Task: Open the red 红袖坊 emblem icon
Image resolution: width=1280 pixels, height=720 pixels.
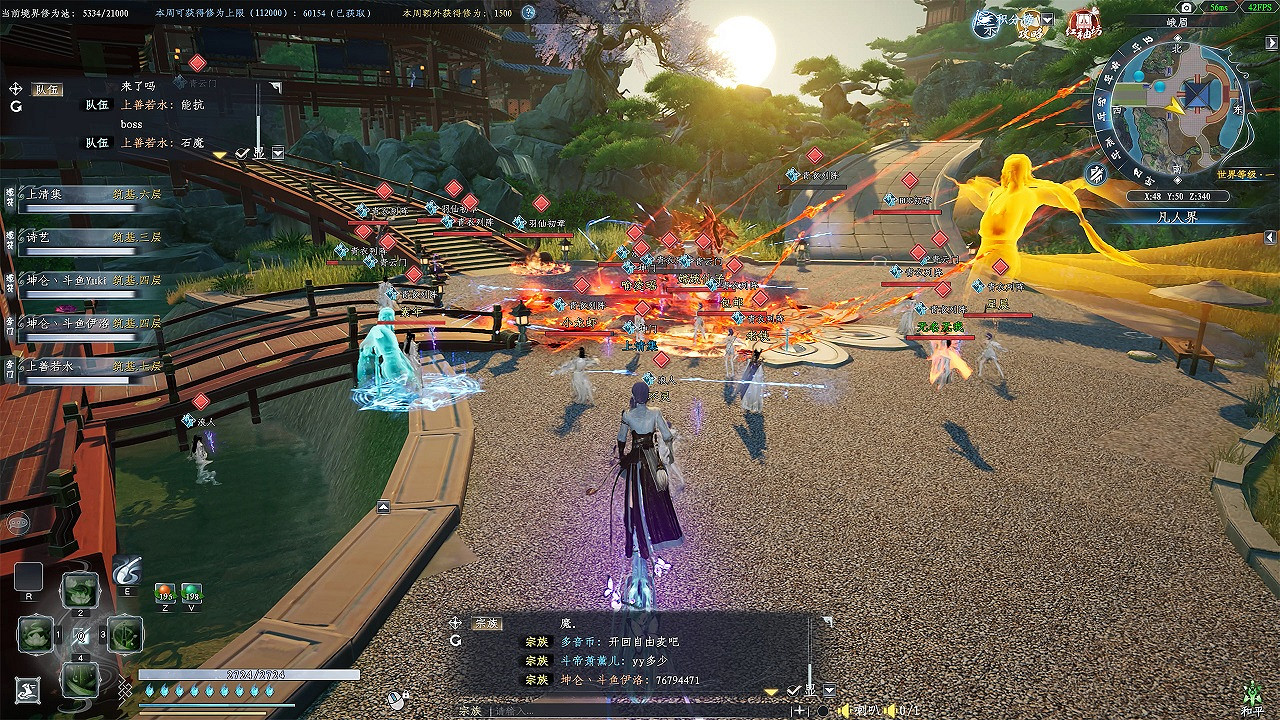Action: [1084, 25]
